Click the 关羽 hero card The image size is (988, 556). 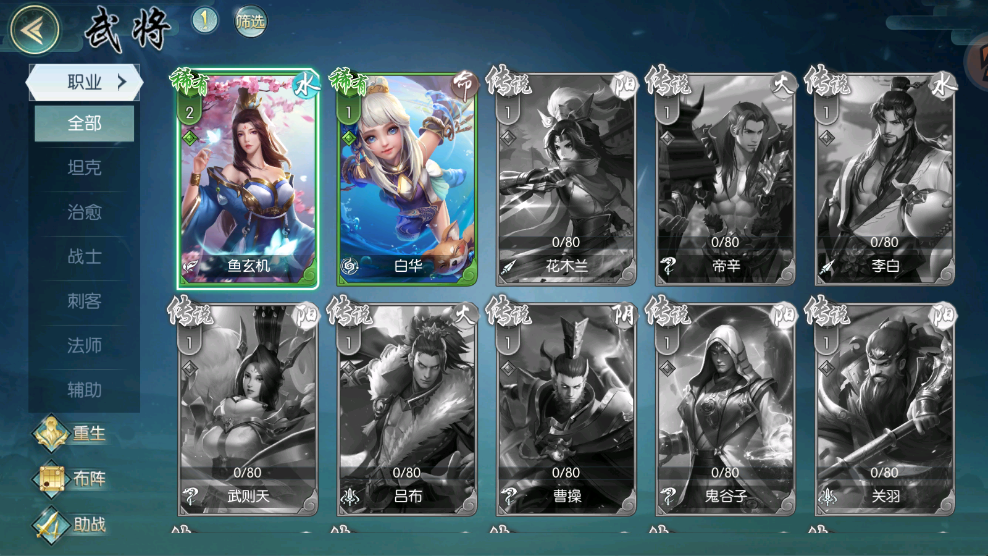(x=884, y=410)
